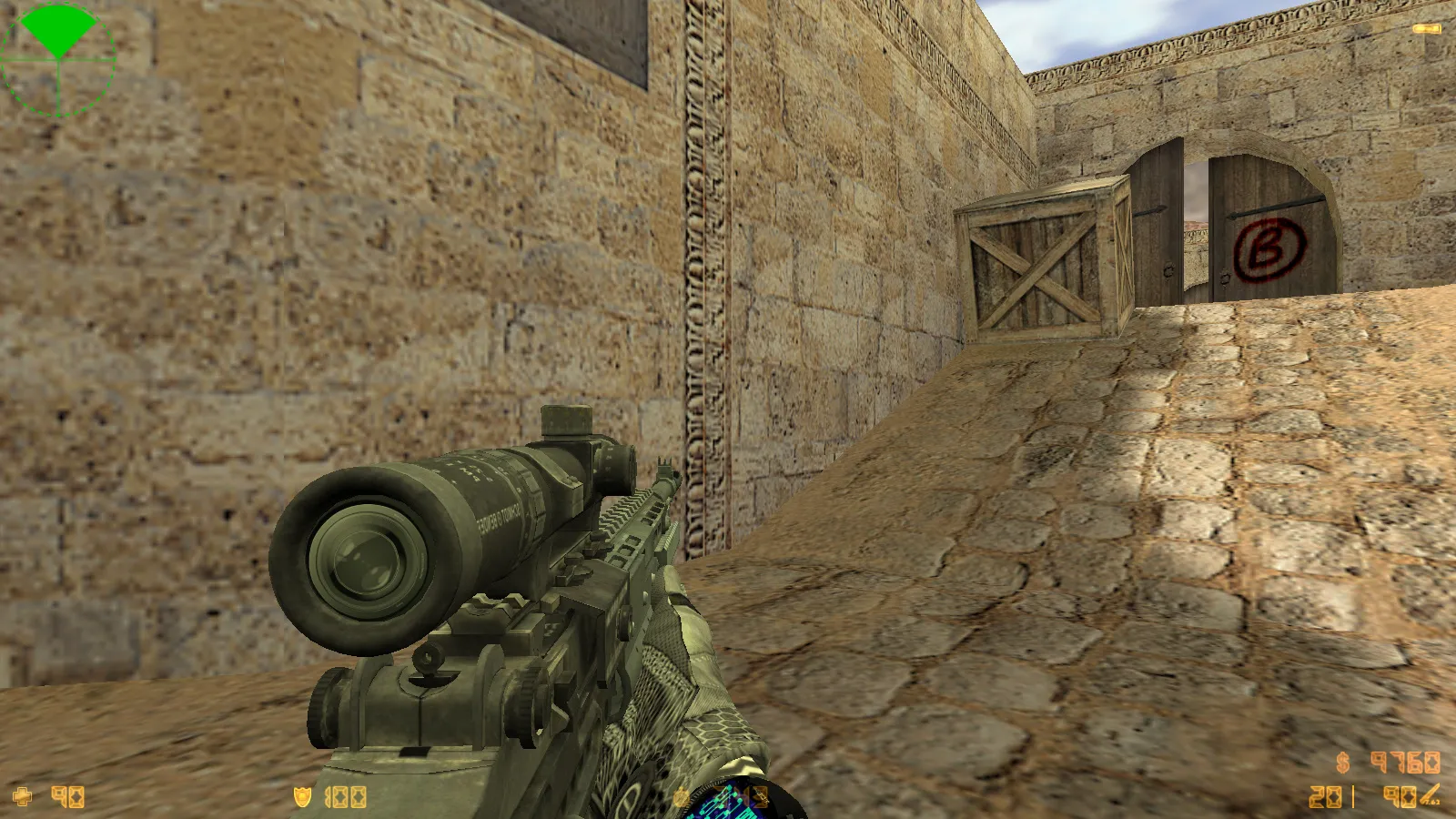Select the 7.62 bullet ammo icon
Viewport: 1456px width, 819px height.
pyautogui.click(x=1430, y=795)
